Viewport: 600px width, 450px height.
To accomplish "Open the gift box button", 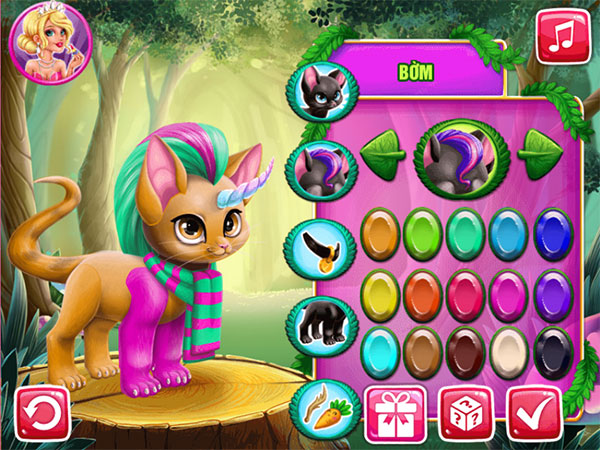I will (x=390, y=413).
